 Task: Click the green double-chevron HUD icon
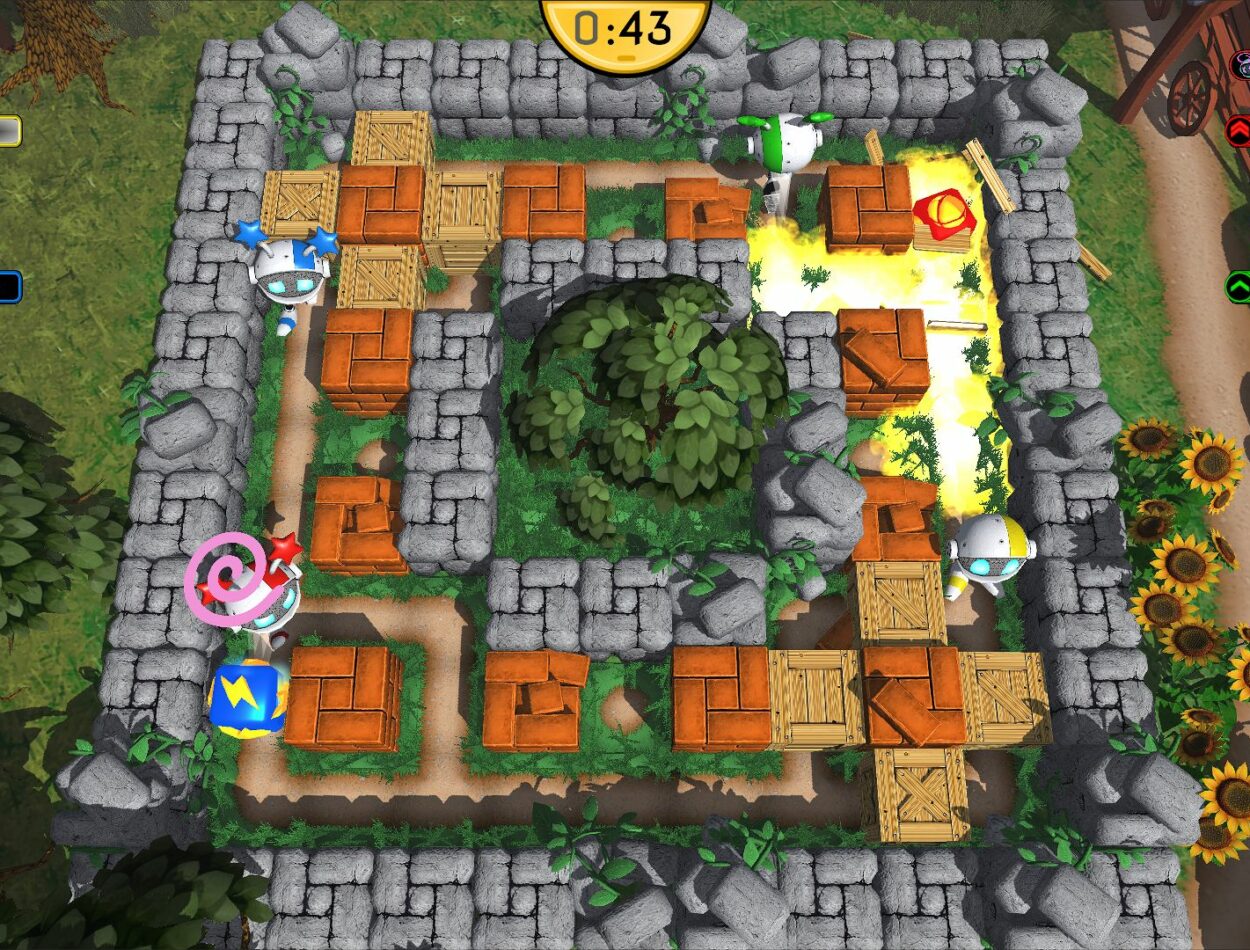(x=1238, y=288)
